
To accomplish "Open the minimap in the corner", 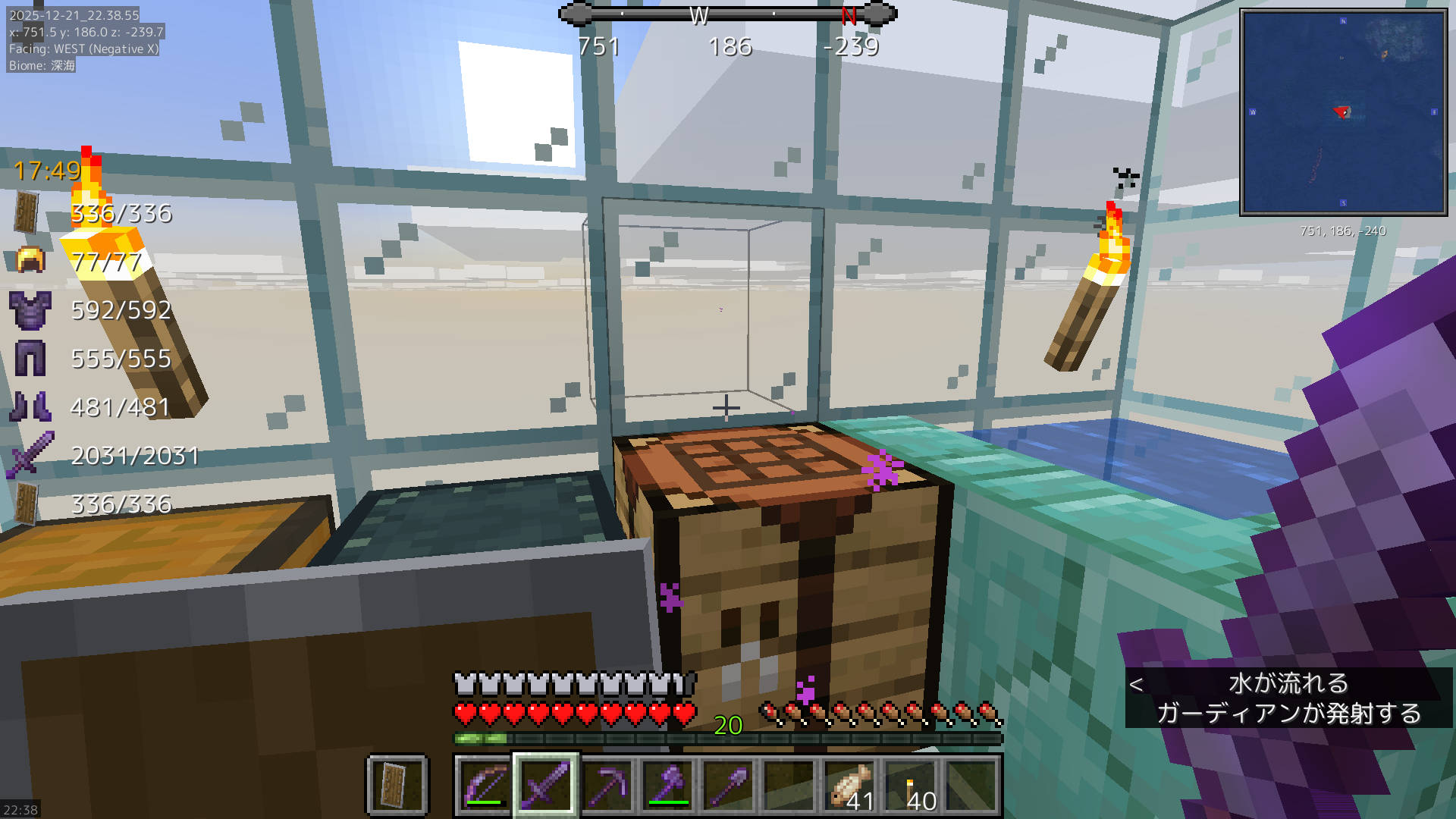I will tap(1343, 112).
